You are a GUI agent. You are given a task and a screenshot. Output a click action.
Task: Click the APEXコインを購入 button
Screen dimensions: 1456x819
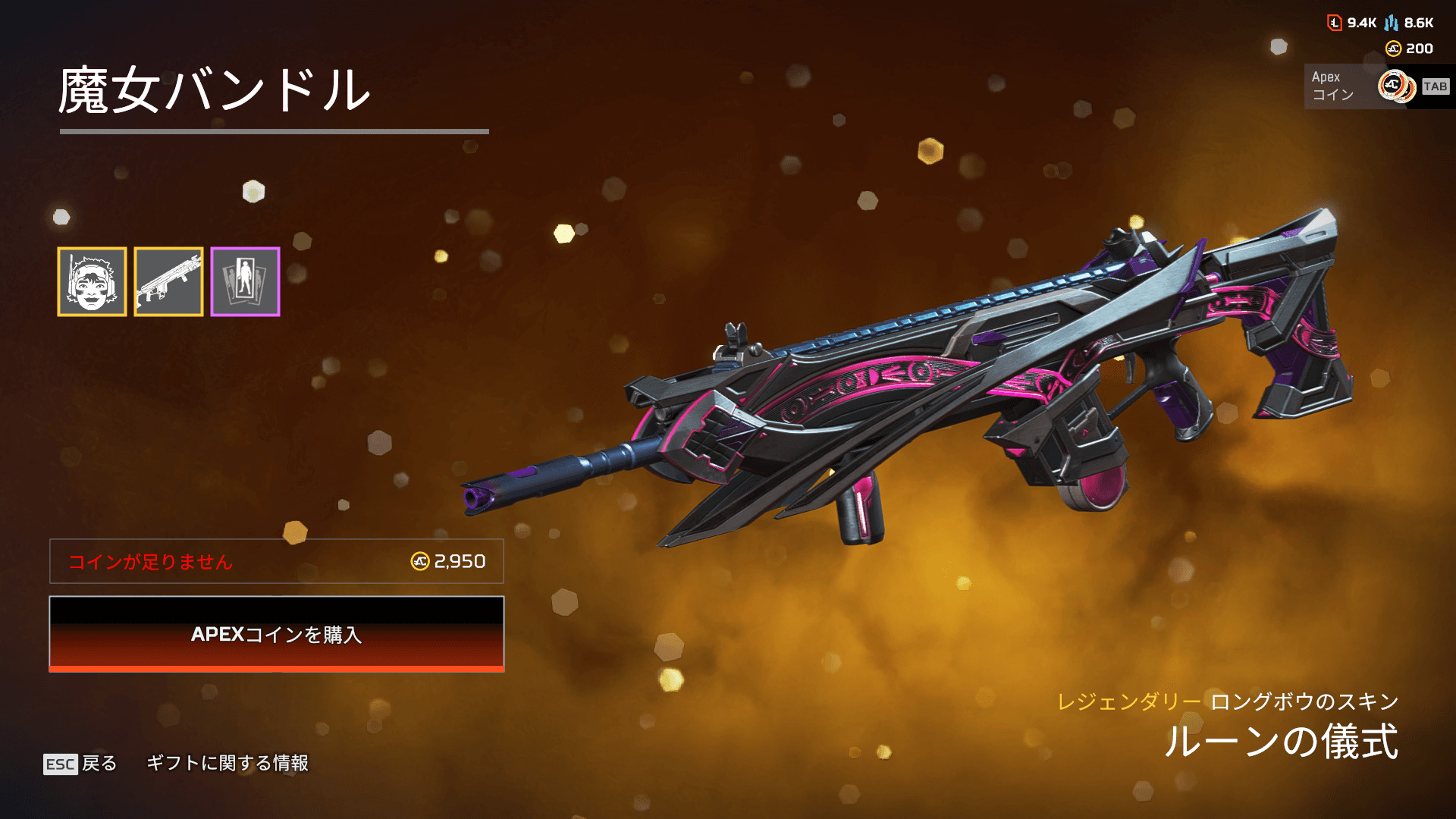[277, 634]
